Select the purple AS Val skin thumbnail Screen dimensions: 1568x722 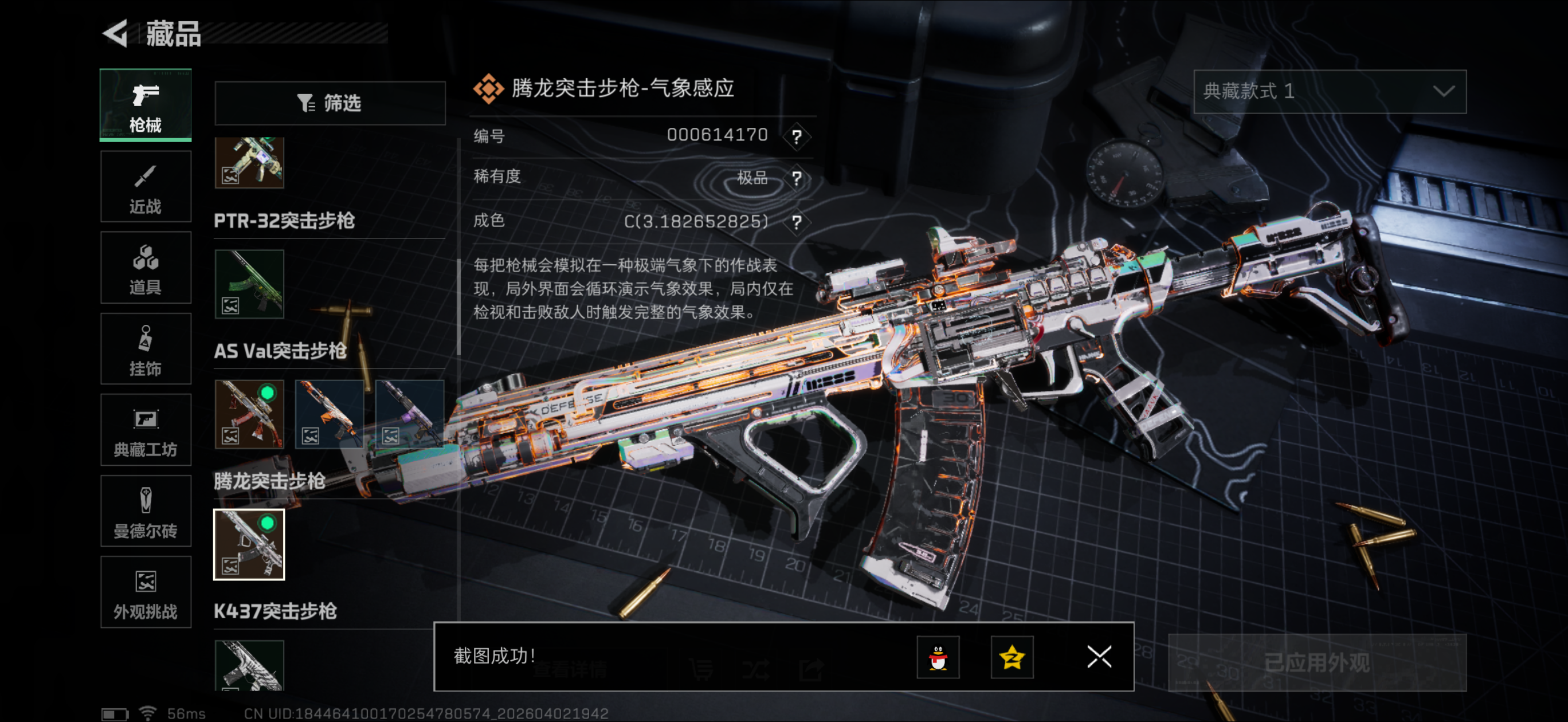(409, 414)
